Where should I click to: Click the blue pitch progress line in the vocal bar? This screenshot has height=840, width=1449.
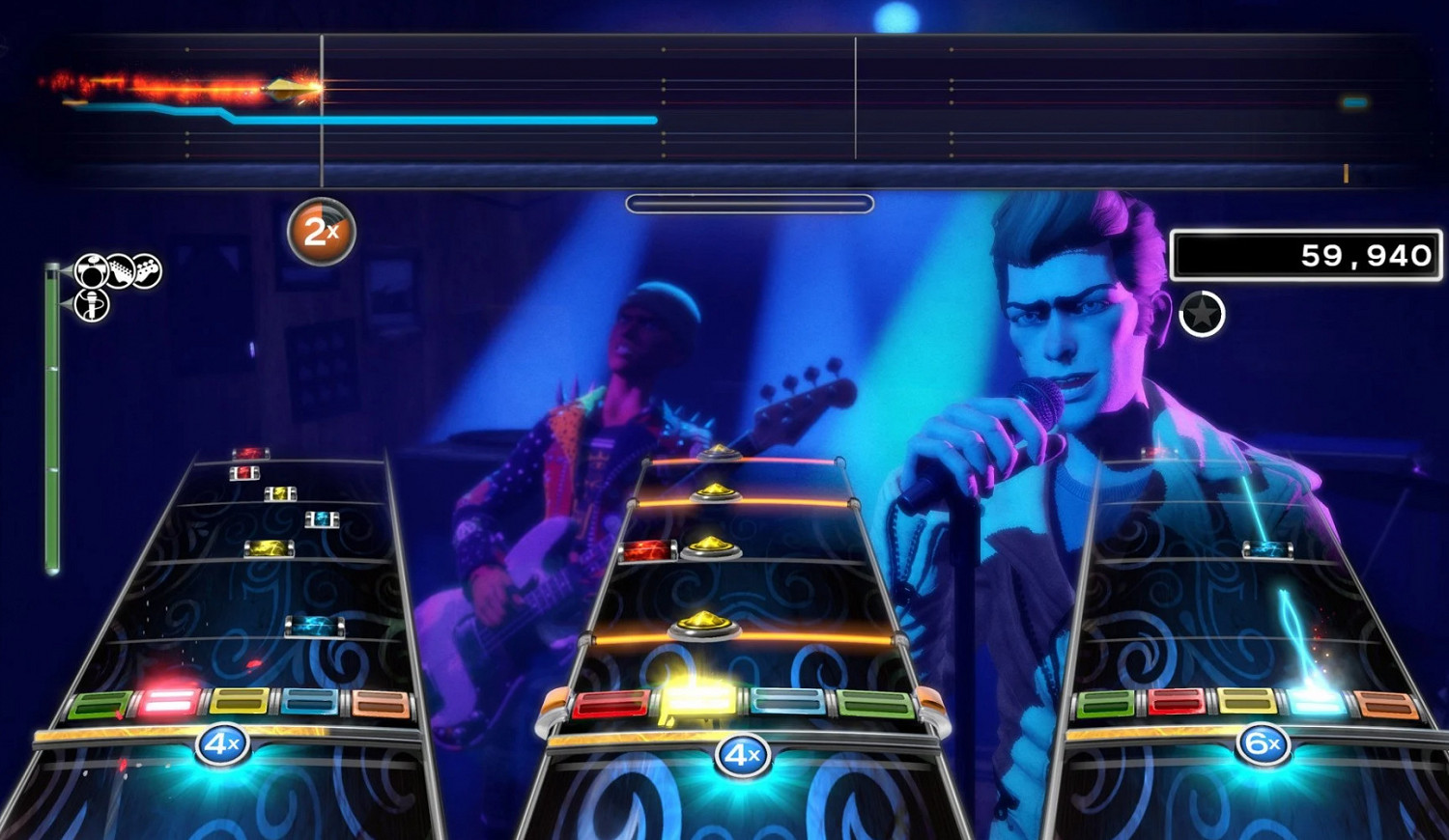(435, 119)
